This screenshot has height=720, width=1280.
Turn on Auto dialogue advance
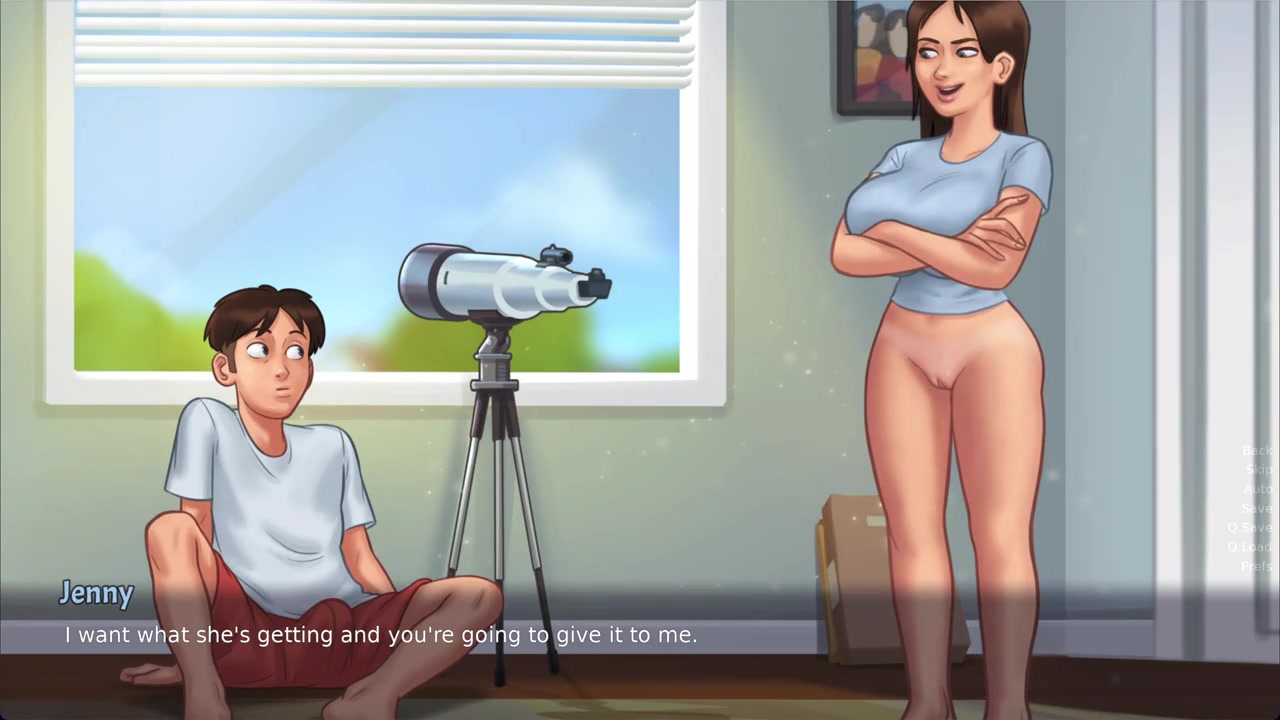click(1257, 489)
